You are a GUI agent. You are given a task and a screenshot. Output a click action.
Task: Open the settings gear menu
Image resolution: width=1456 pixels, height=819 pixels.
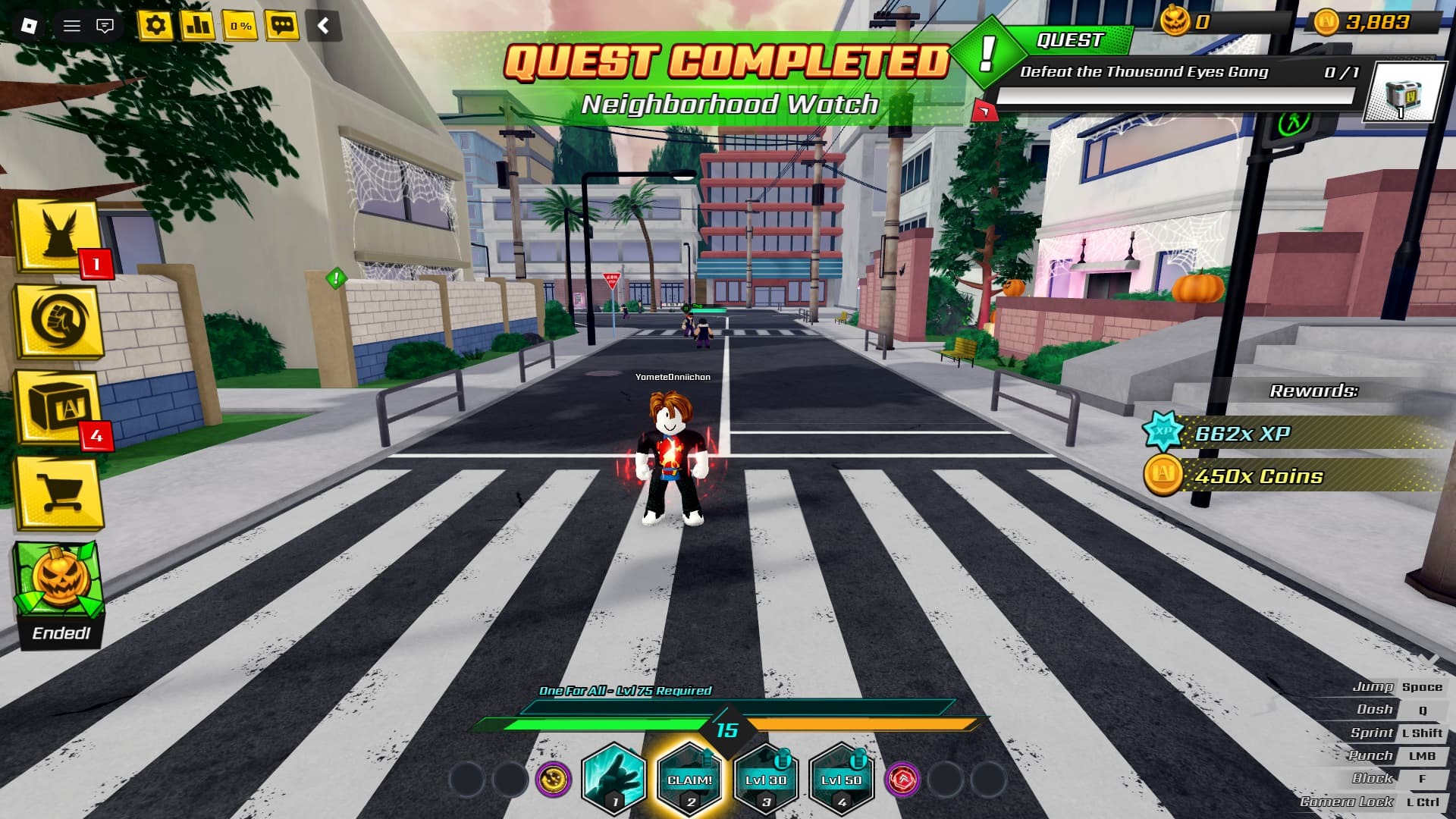coord(157,24)
